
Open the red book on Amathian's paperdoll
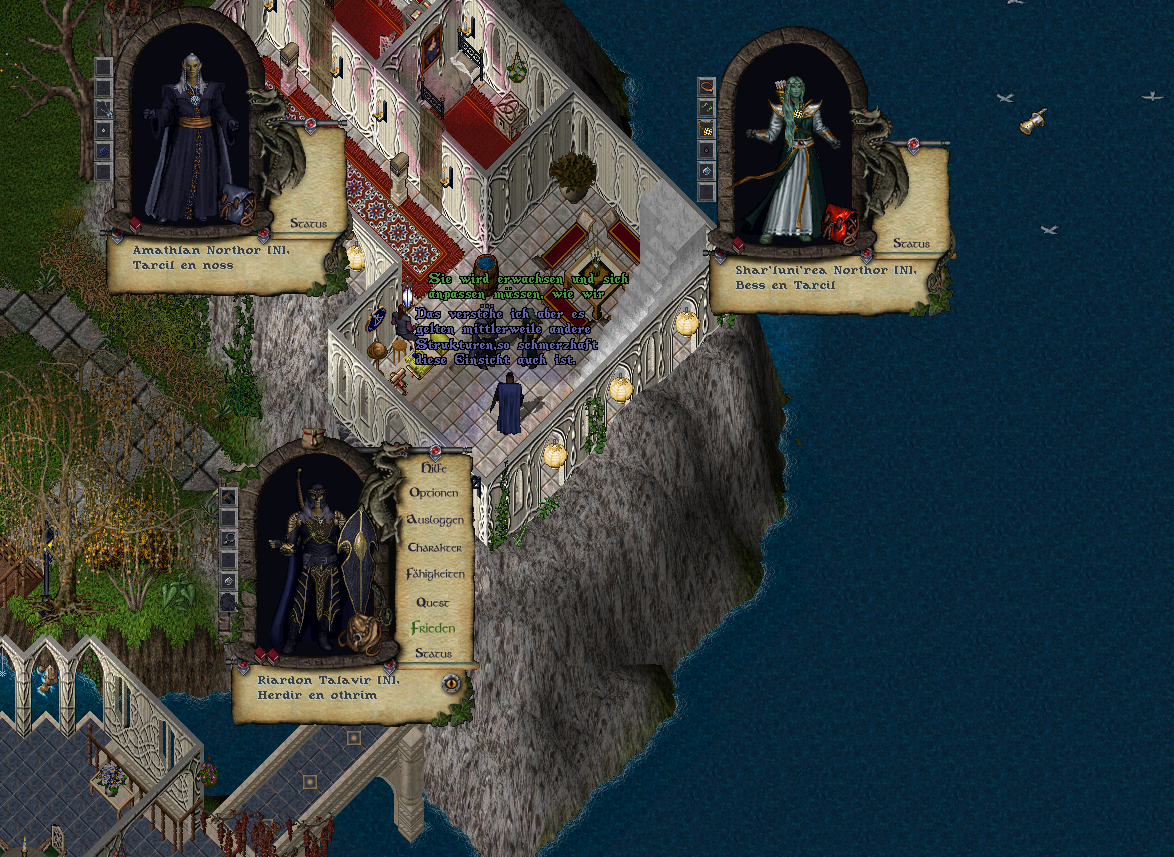tap(135, 222)
